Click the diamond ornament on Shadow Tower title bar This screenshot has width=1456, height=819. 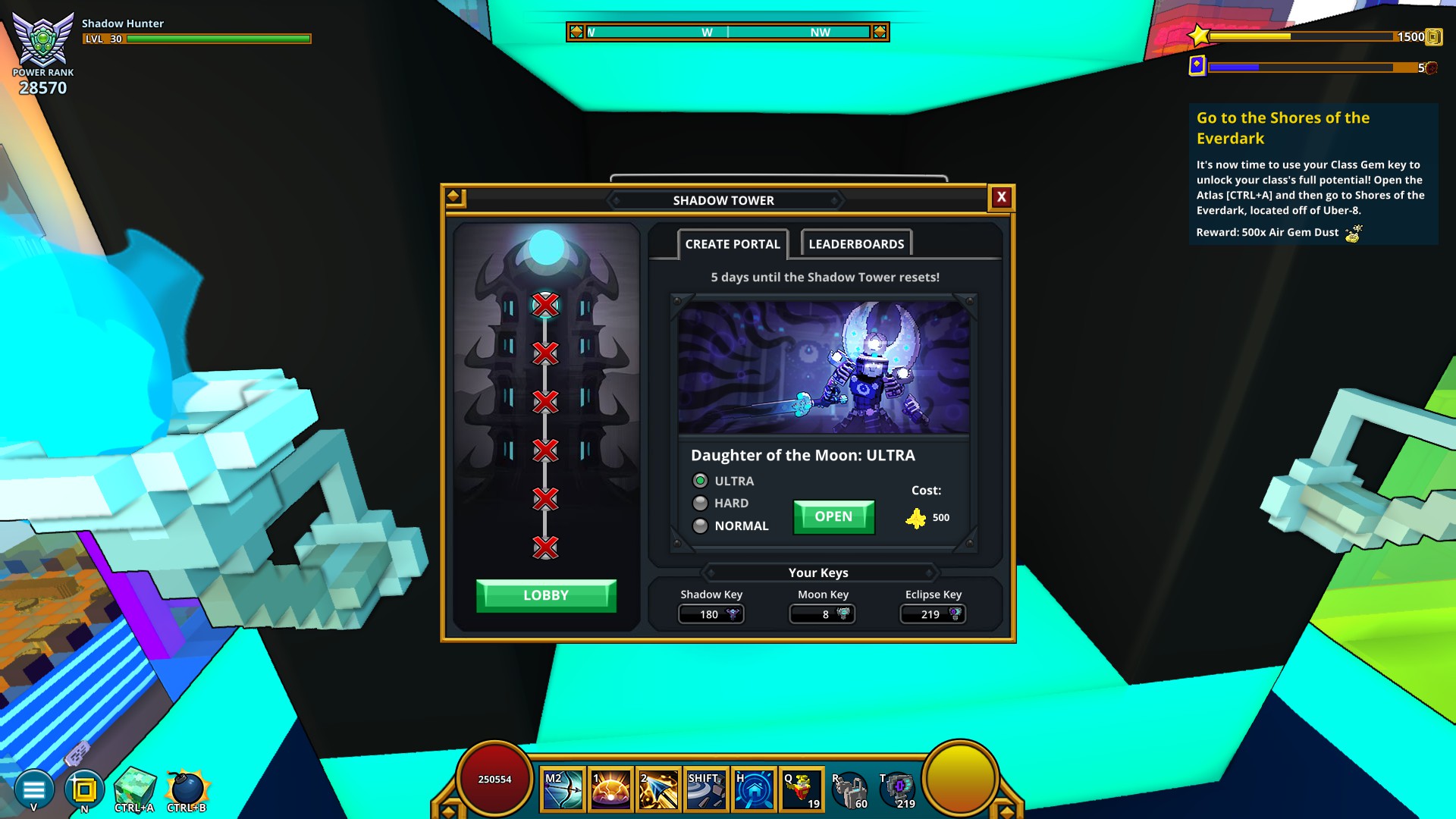pos(453,195)
